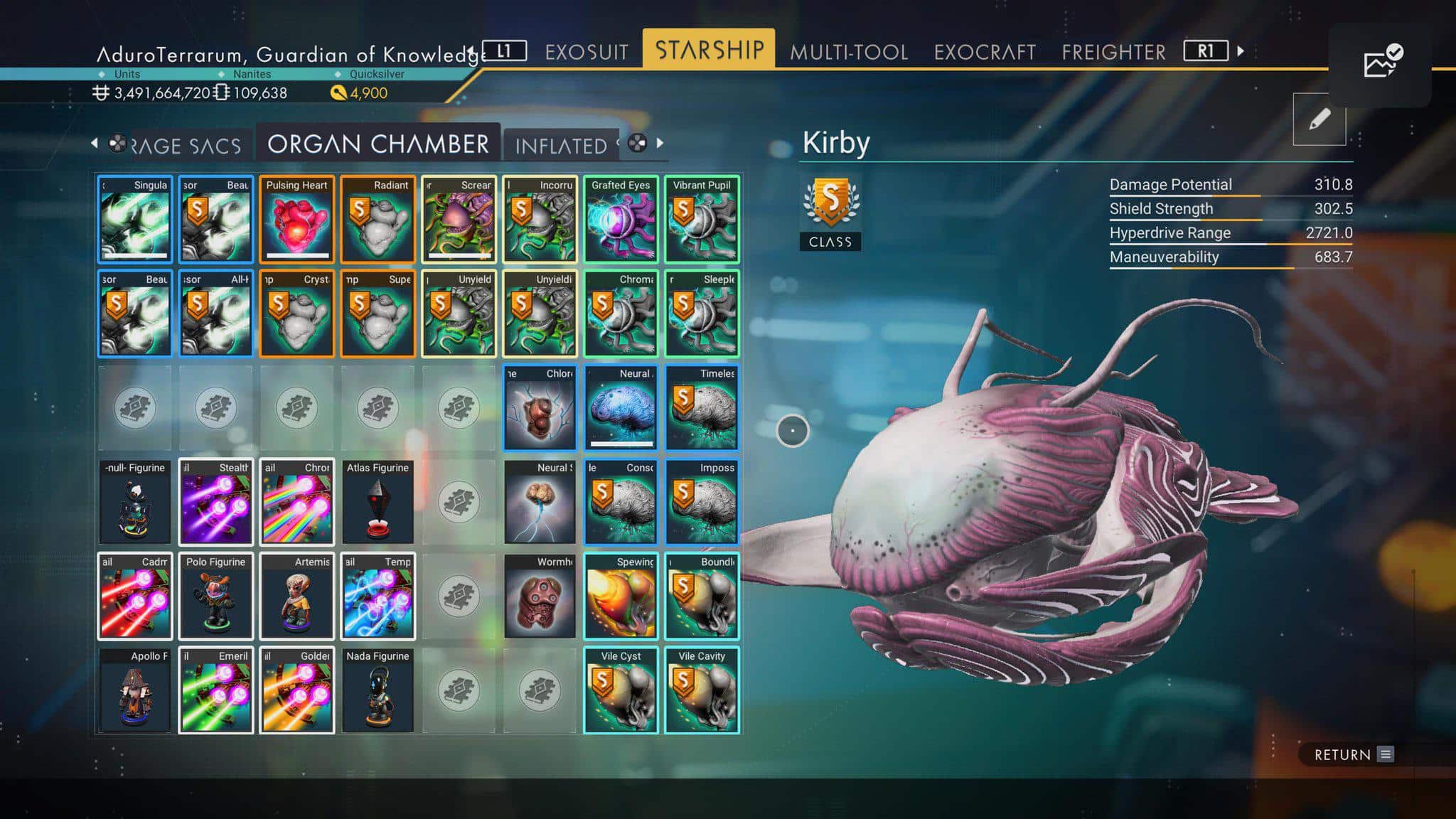
Task: Select the Pulsing Heart organ
Action: [x=296, y=218]
